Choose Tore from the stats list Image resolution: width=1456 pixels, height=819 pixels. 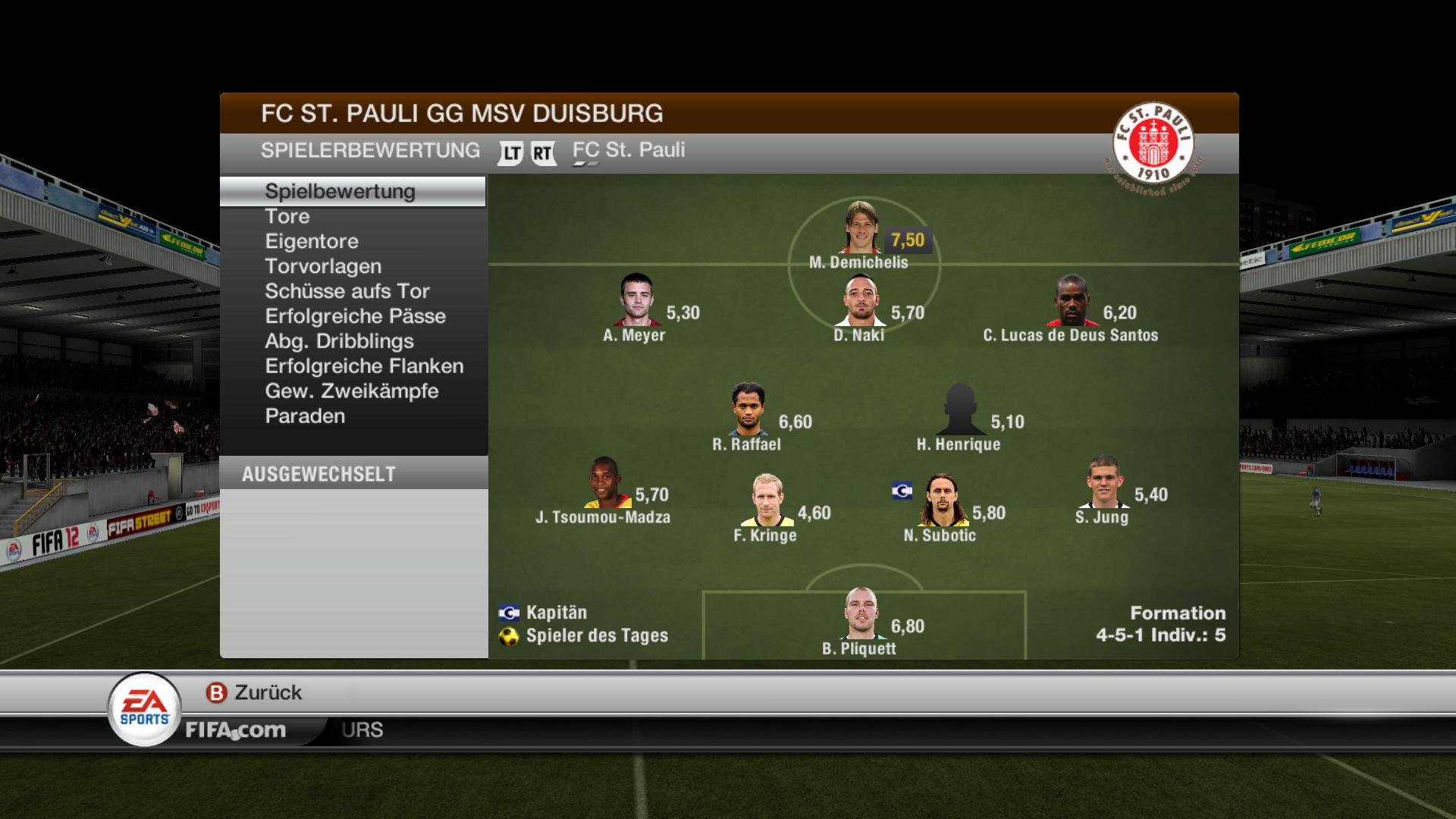click(x=287, y=216)
